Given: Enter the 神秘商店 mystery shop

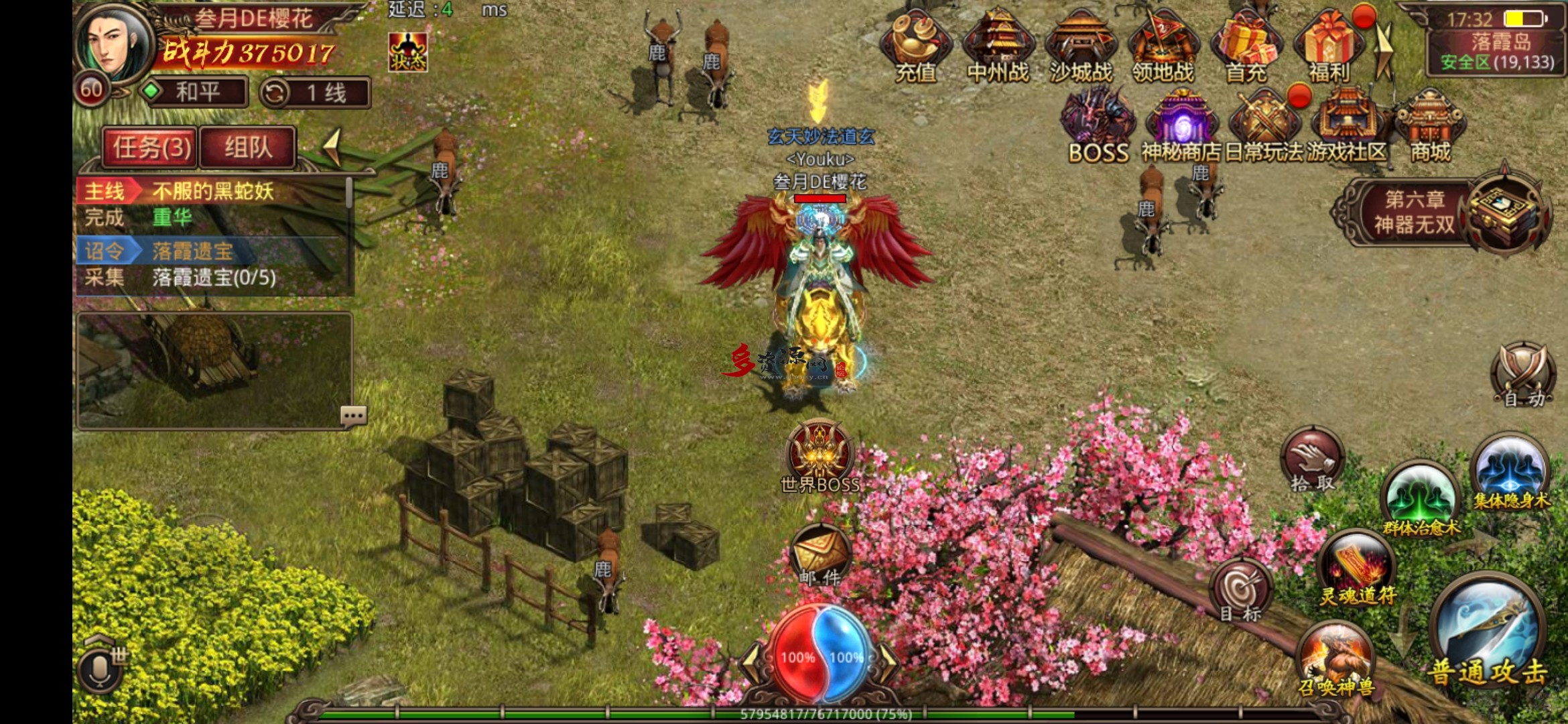Looking at the screenshot, I should click(1181, 127).
